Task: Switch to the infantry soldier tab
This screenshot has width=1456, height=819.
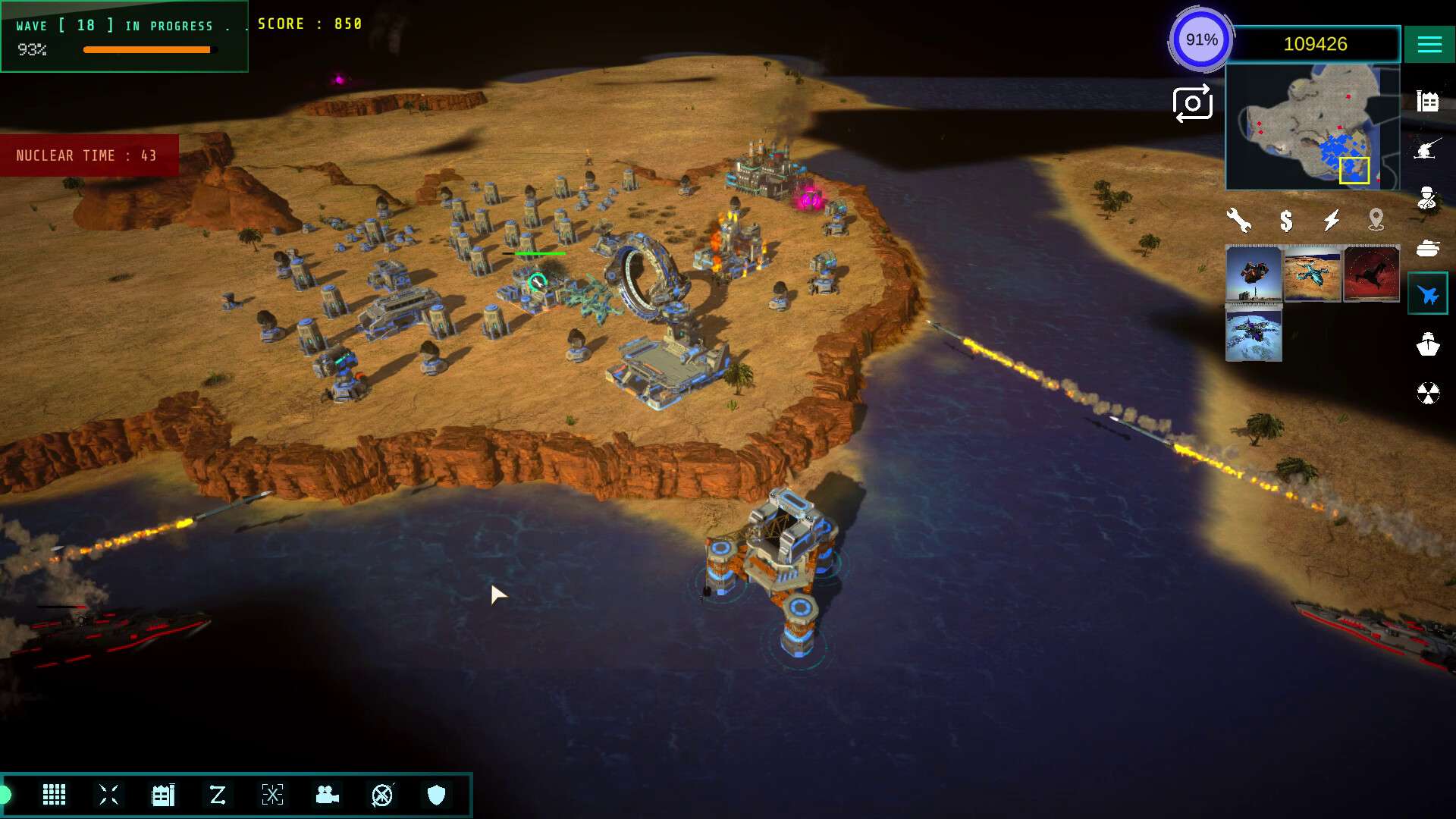Action: pos(1427,198)
